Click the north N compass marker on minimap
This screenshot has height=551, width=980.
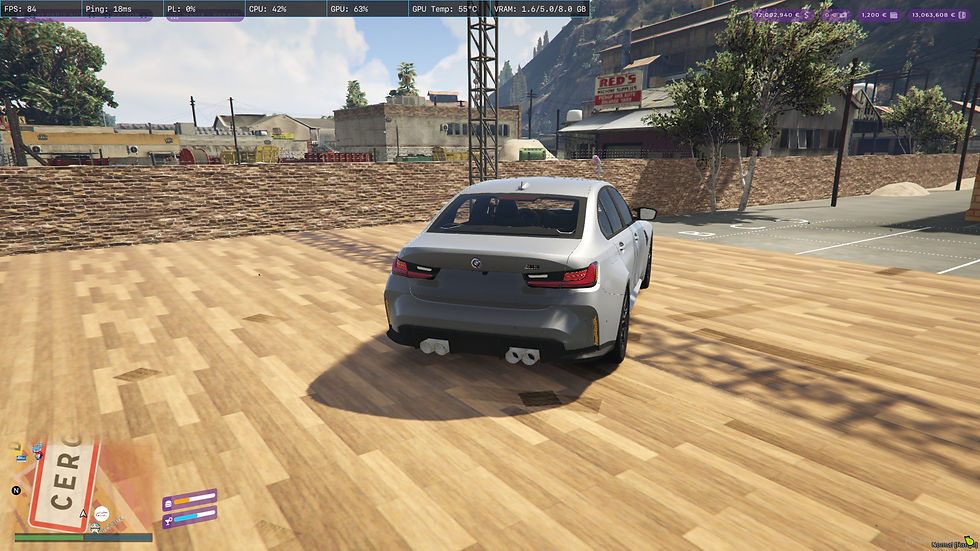[x=16, y=491]
